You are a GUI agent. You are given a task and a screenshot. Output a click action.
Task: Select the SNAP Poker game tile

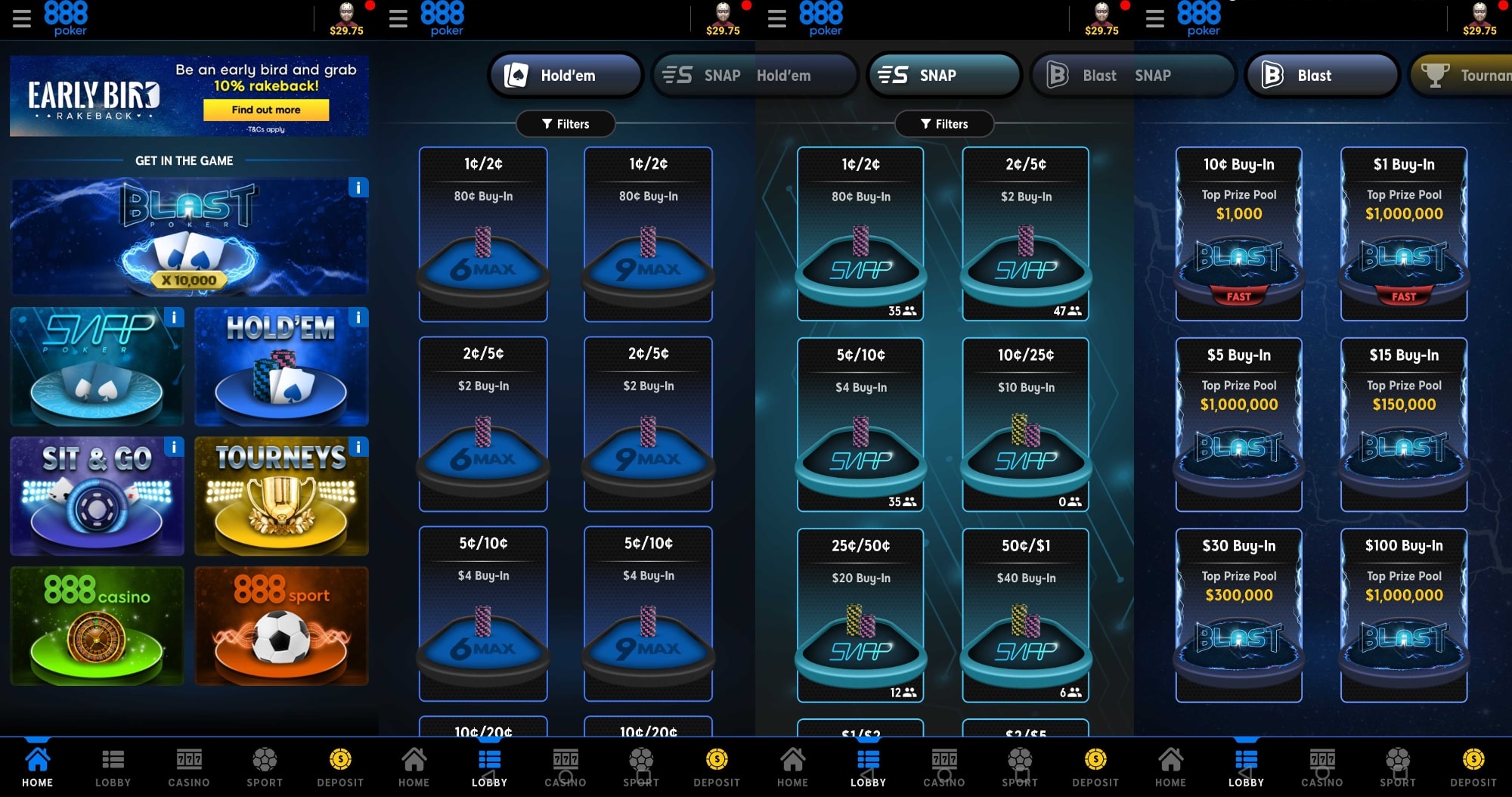click(96, 367)
